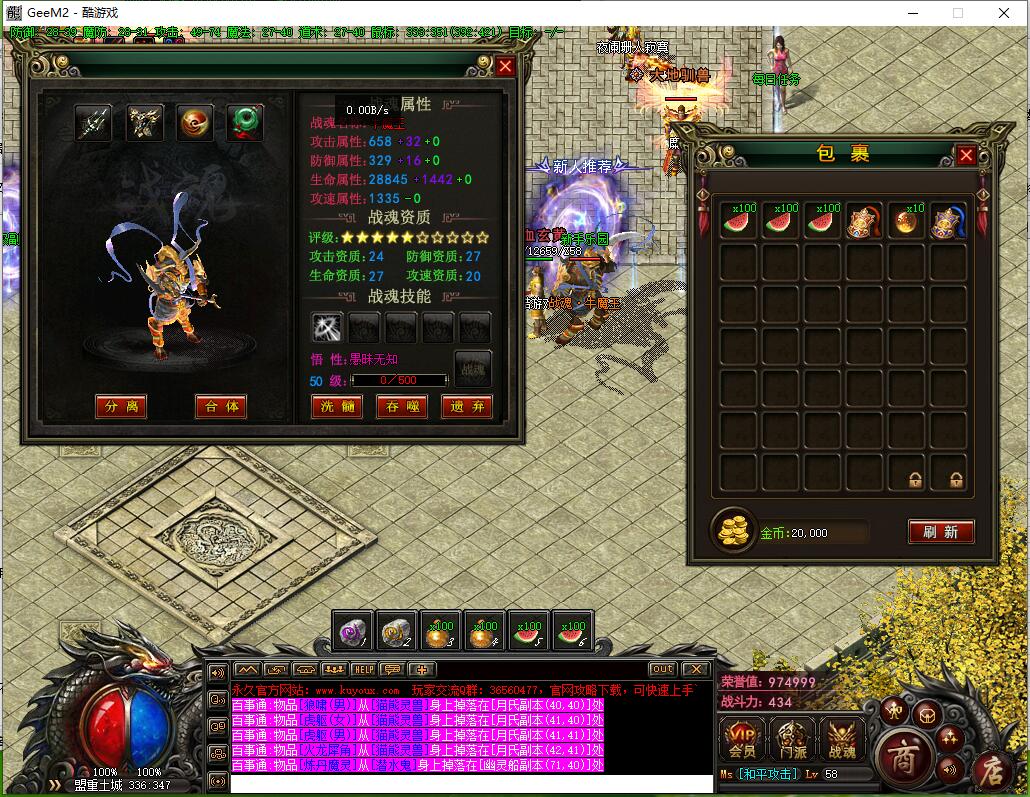The height and width of the screenshot is (797, 1030).
Task: Click the 合体 merge button
Action: pos(220,407)
